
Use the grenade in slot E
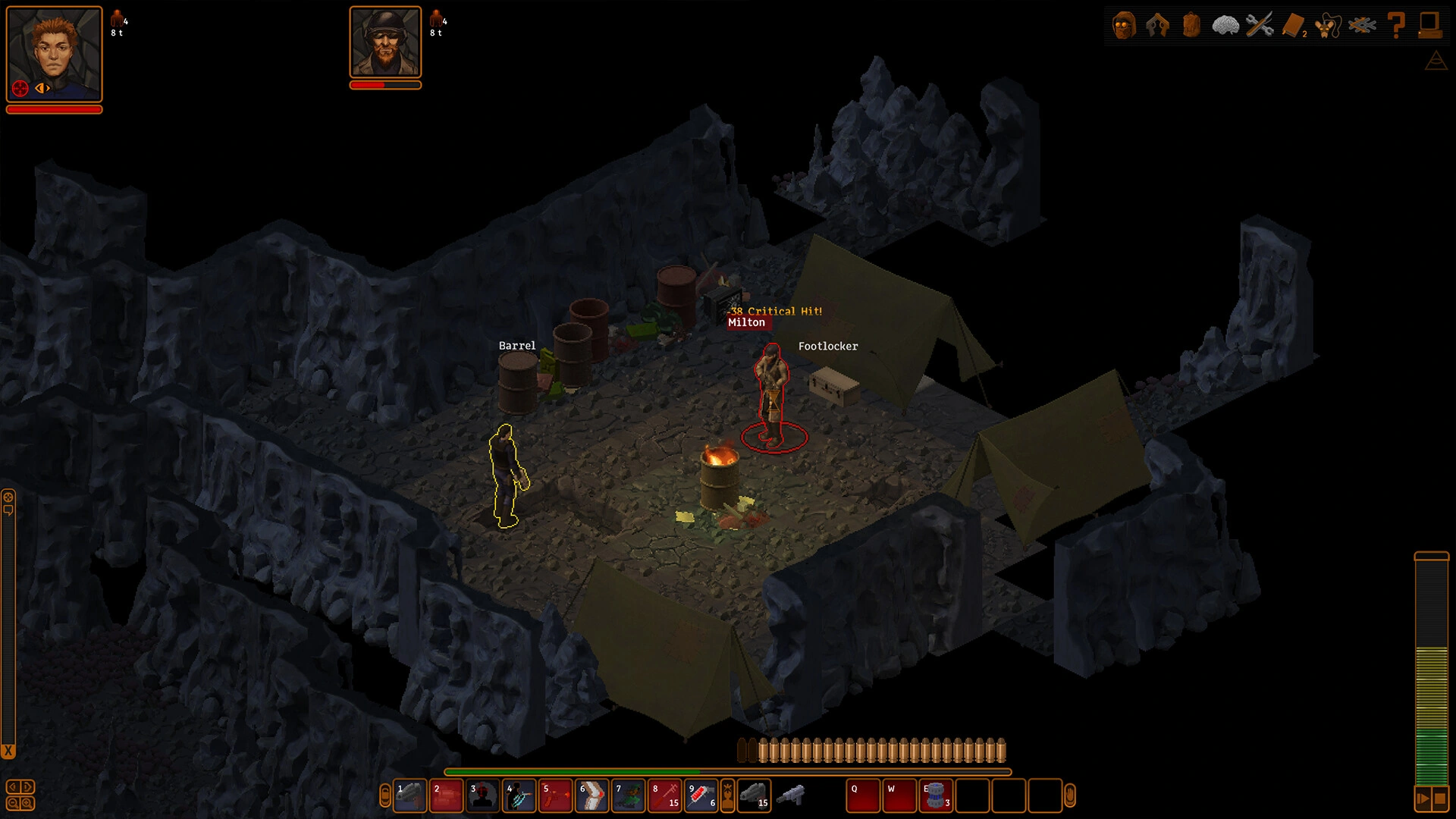[937, 796]
